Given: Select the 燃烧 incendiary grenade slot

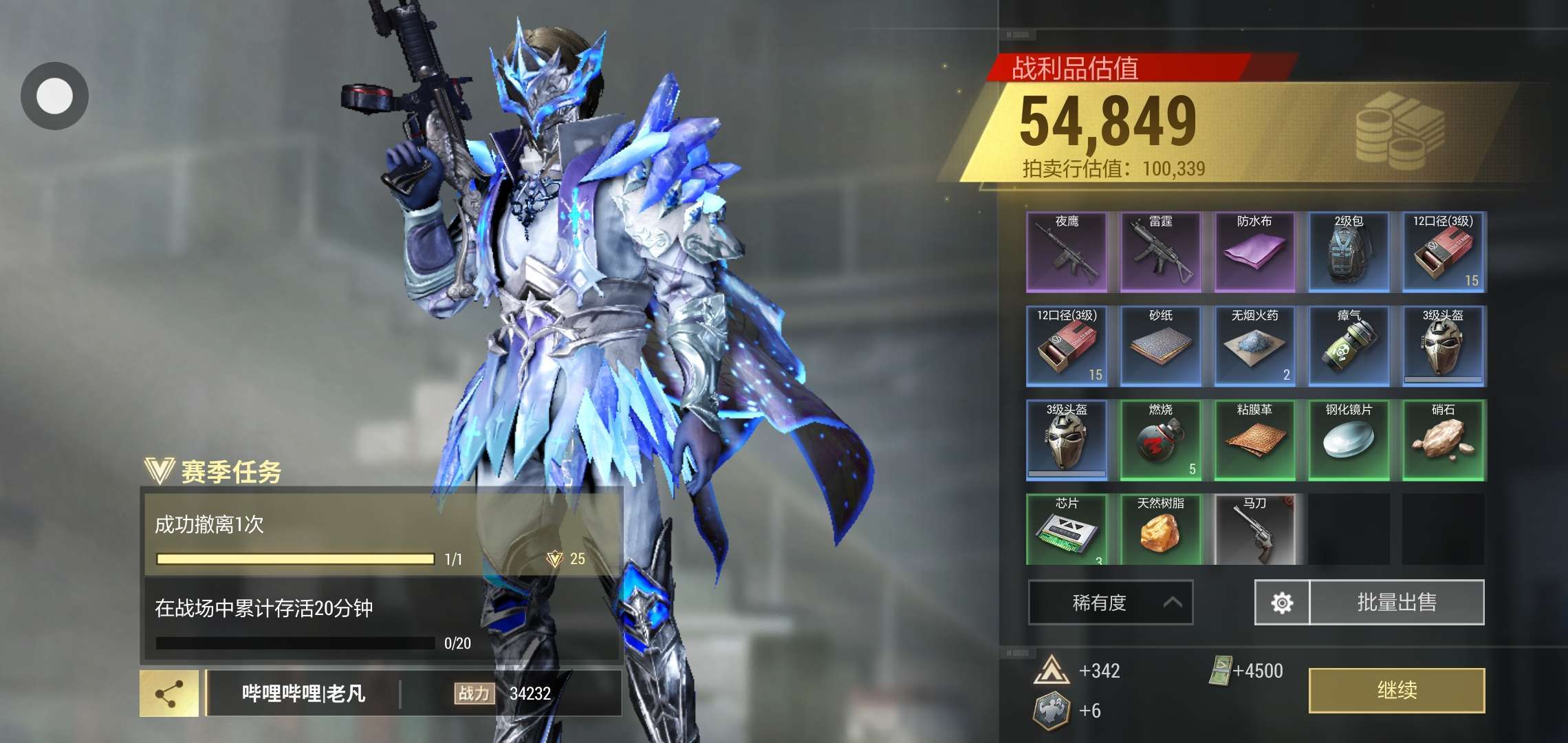Looking at the screenshot, I should [x=1161, y=440].
